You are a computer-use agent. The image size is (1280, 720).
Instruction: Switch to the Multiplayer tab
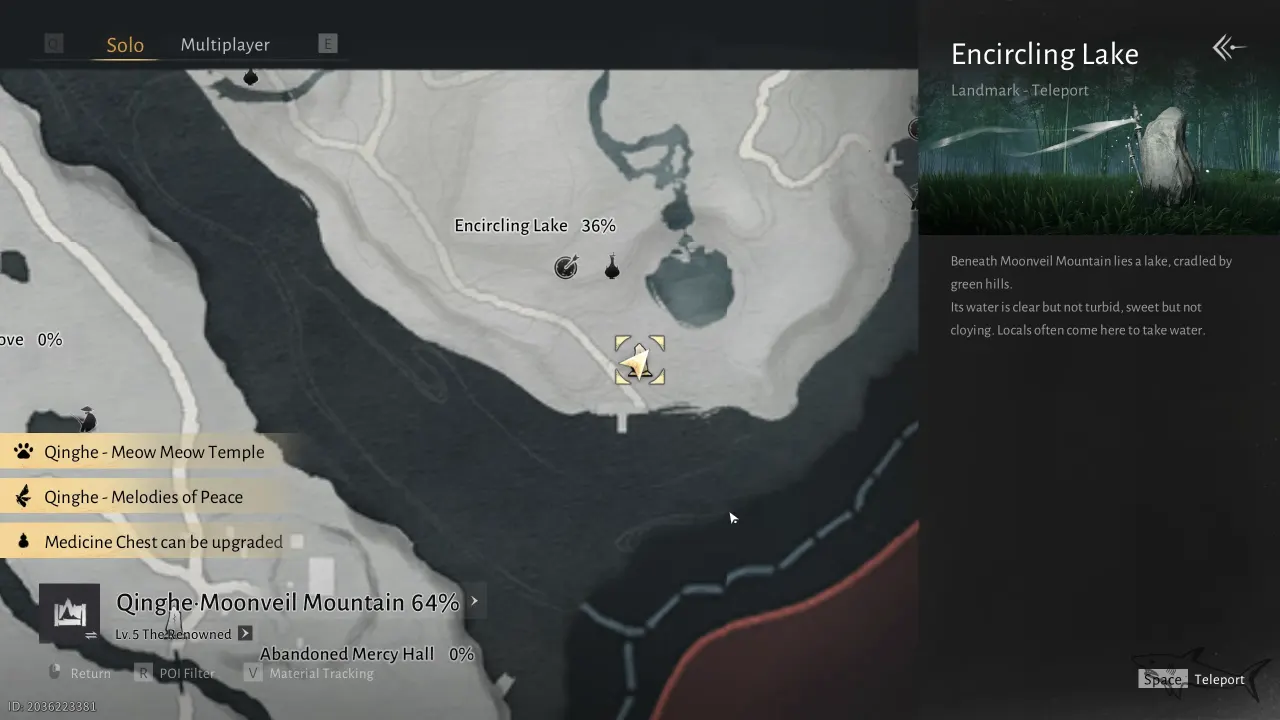coord(225,44)
